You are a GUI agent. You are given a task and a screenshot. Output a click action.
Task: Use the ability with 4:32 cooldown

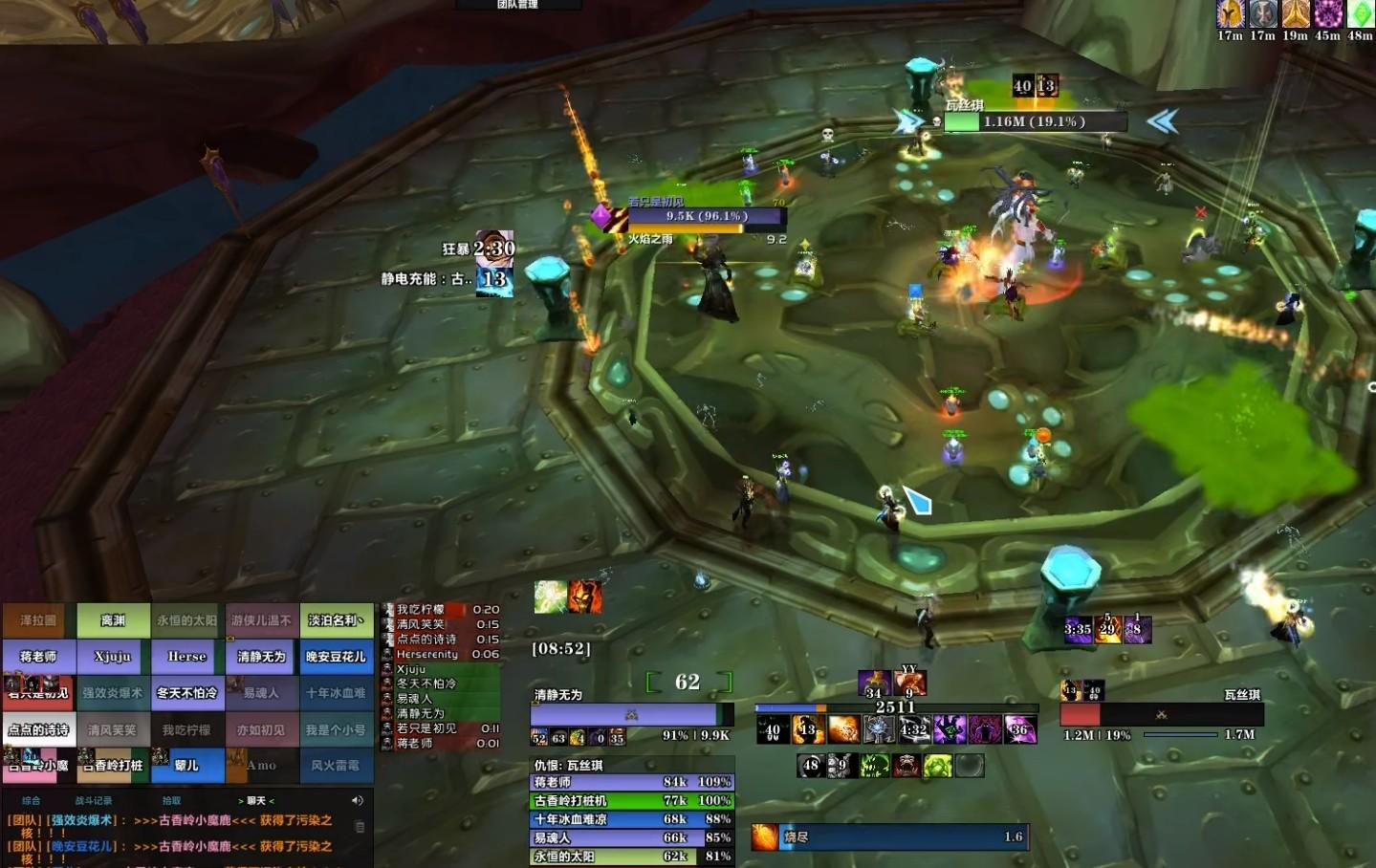click(x=913, y=729)
